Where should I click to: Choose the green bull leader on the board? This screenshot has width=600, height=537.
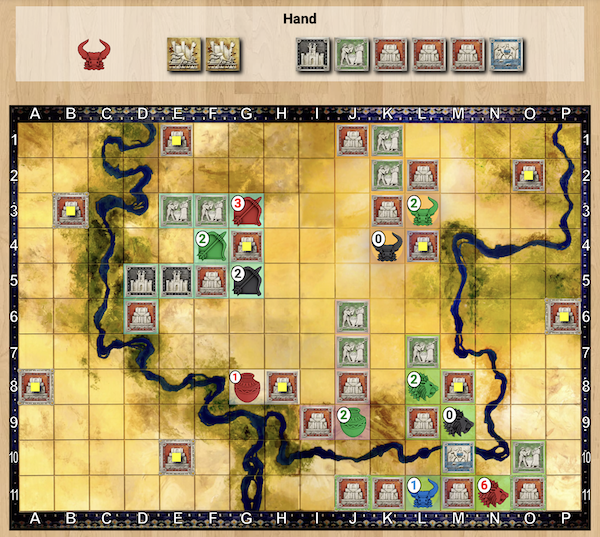(424, 211)
